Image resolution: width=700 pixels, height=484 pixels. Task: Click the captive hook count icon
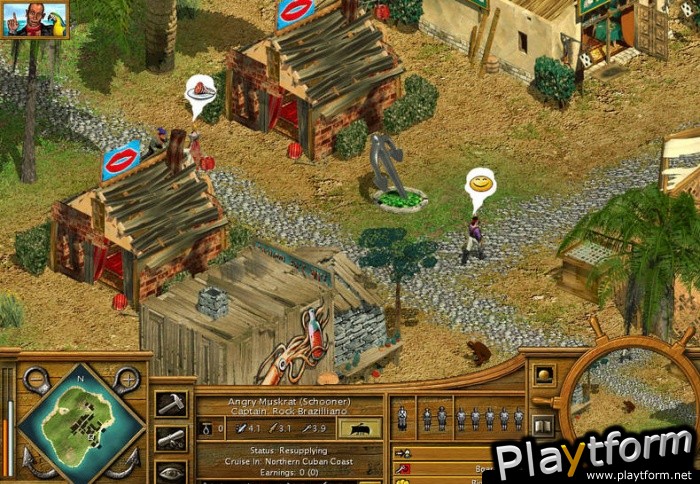205,429
